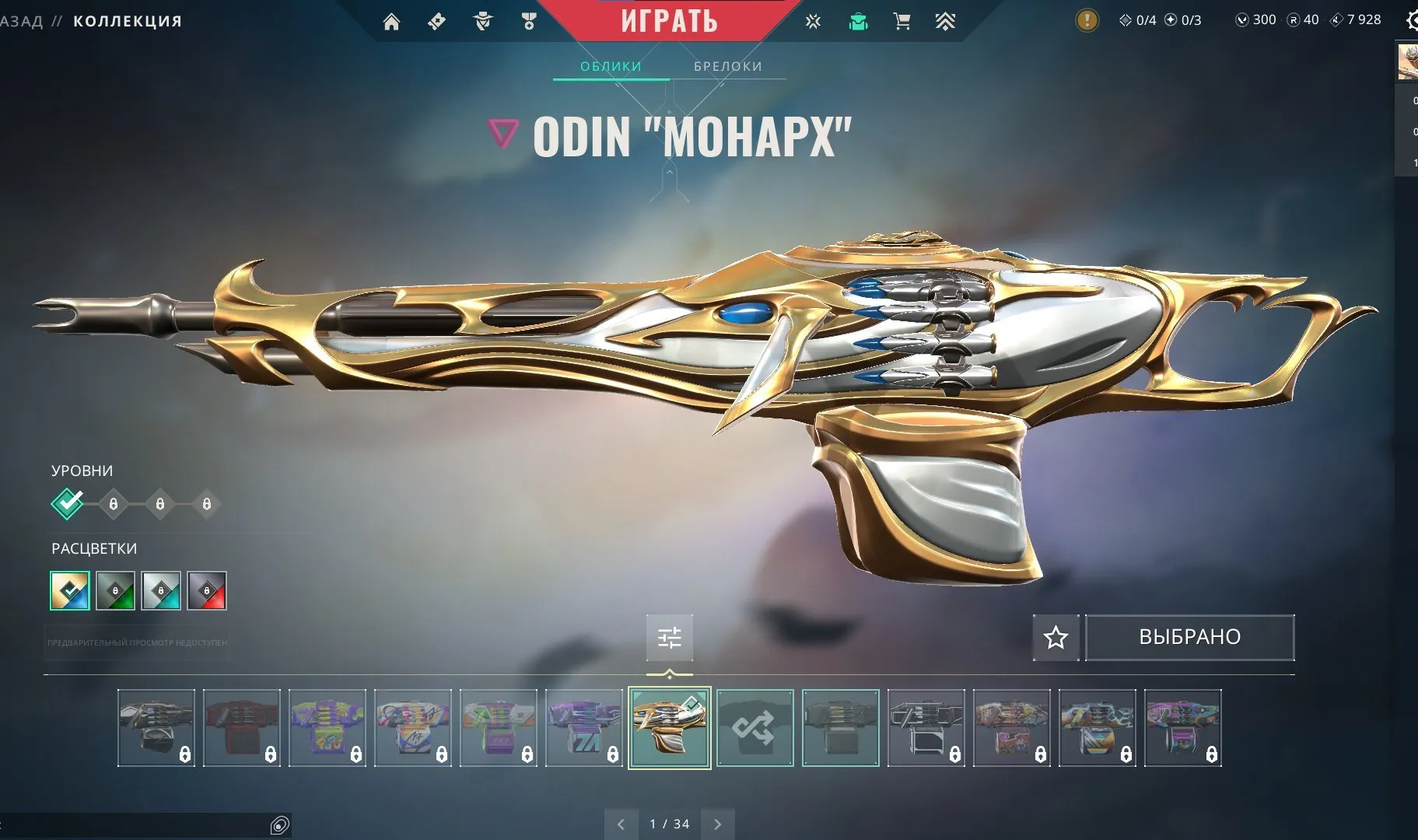Open the career medal icon
The height and width of the screenshot is (840, 1418).
(528, 21)
